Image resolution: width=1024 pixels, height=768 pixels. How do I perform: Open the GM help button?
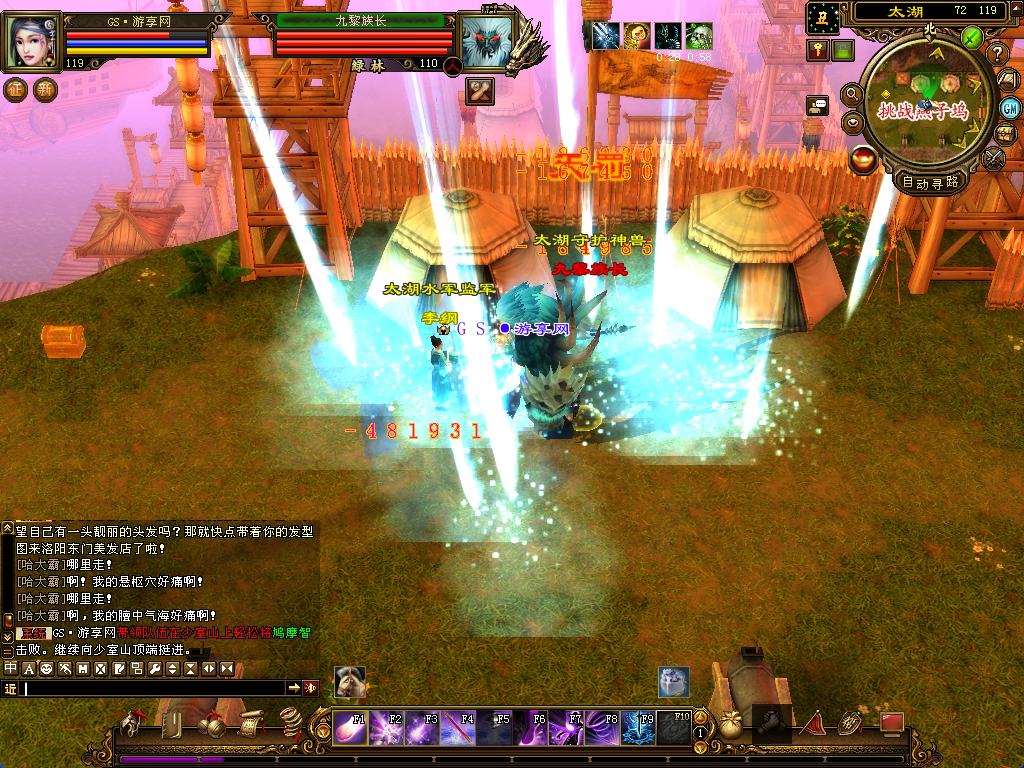pos(1010,109)
